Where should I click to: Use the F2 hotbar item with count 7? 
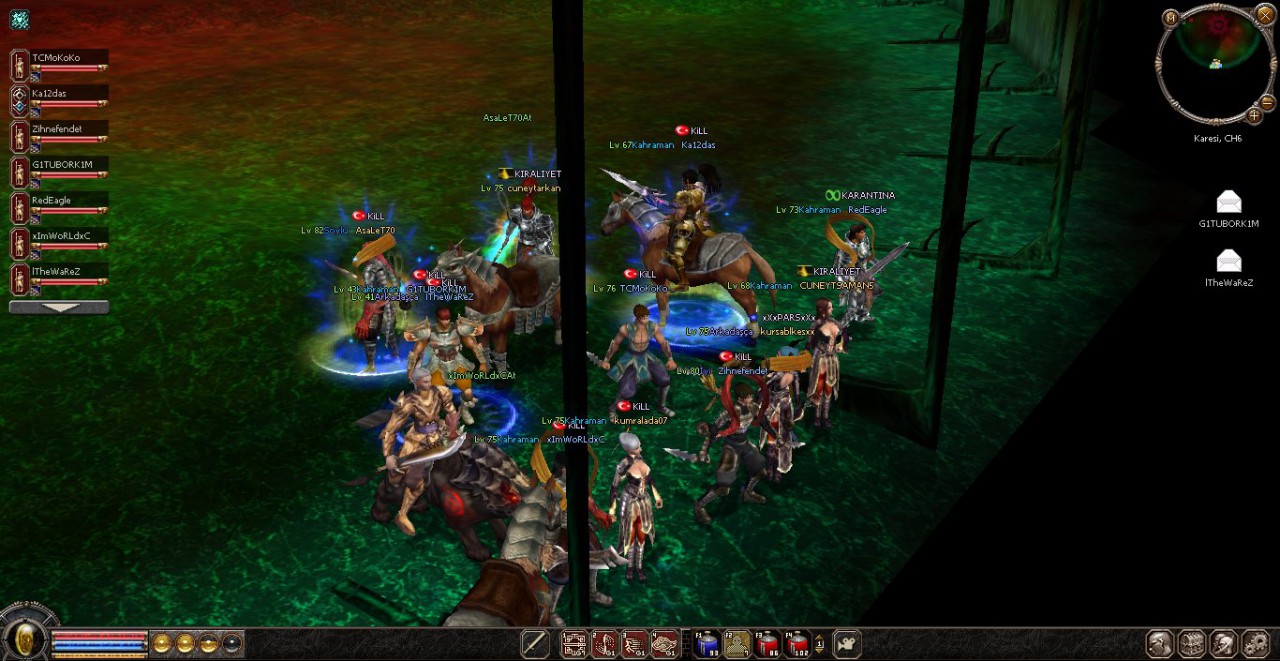point(737,644)
